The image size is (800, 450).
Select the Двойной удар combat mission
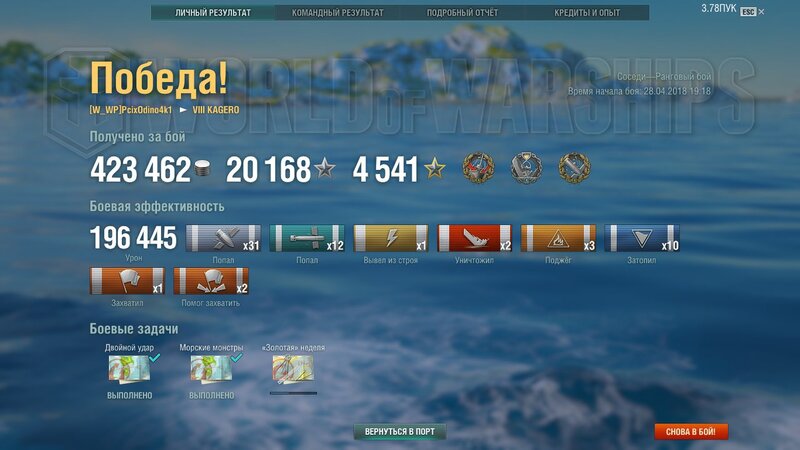129,369
